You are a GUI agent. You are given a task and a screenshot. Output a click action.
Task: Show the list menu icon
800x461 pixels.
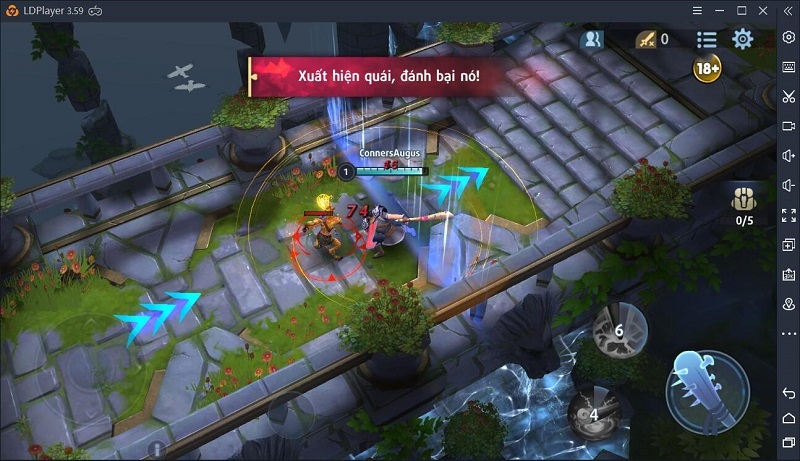click(707, 39)
